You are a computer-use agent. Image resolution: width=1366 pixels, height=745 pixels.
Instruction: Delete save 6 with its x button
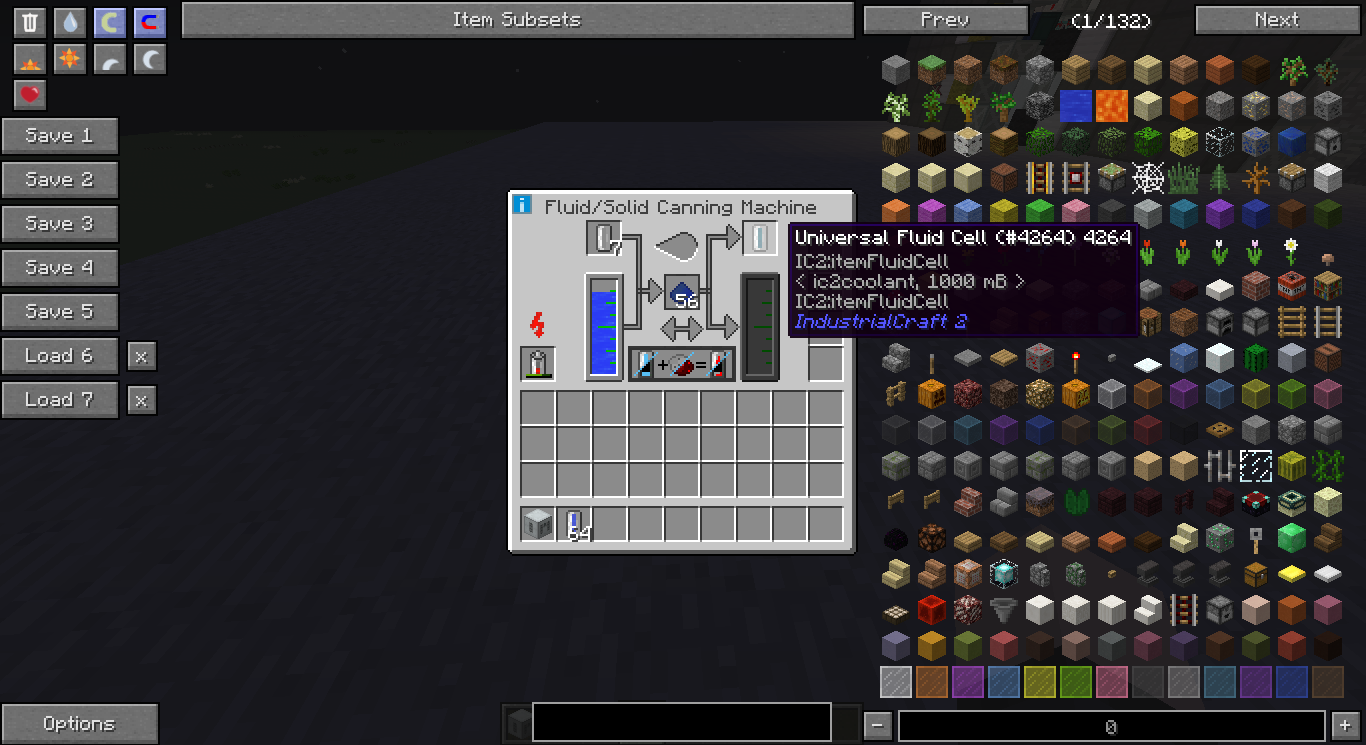[142, 356]
